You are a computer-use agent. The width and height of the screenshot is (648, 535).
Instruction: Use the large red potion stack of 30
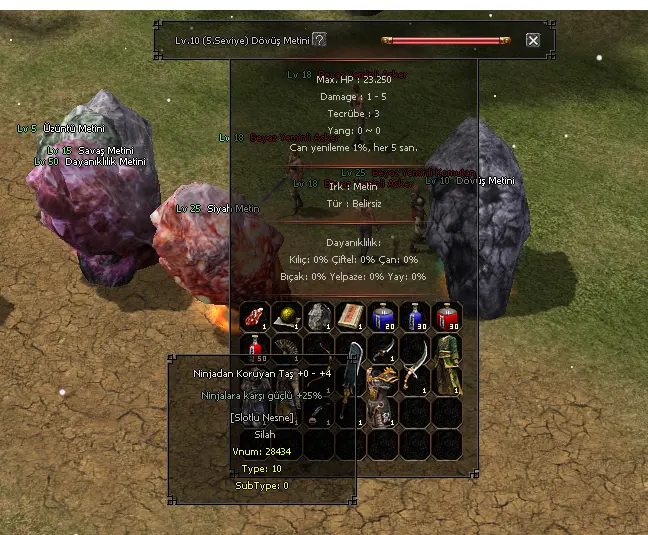click(447, 316)
